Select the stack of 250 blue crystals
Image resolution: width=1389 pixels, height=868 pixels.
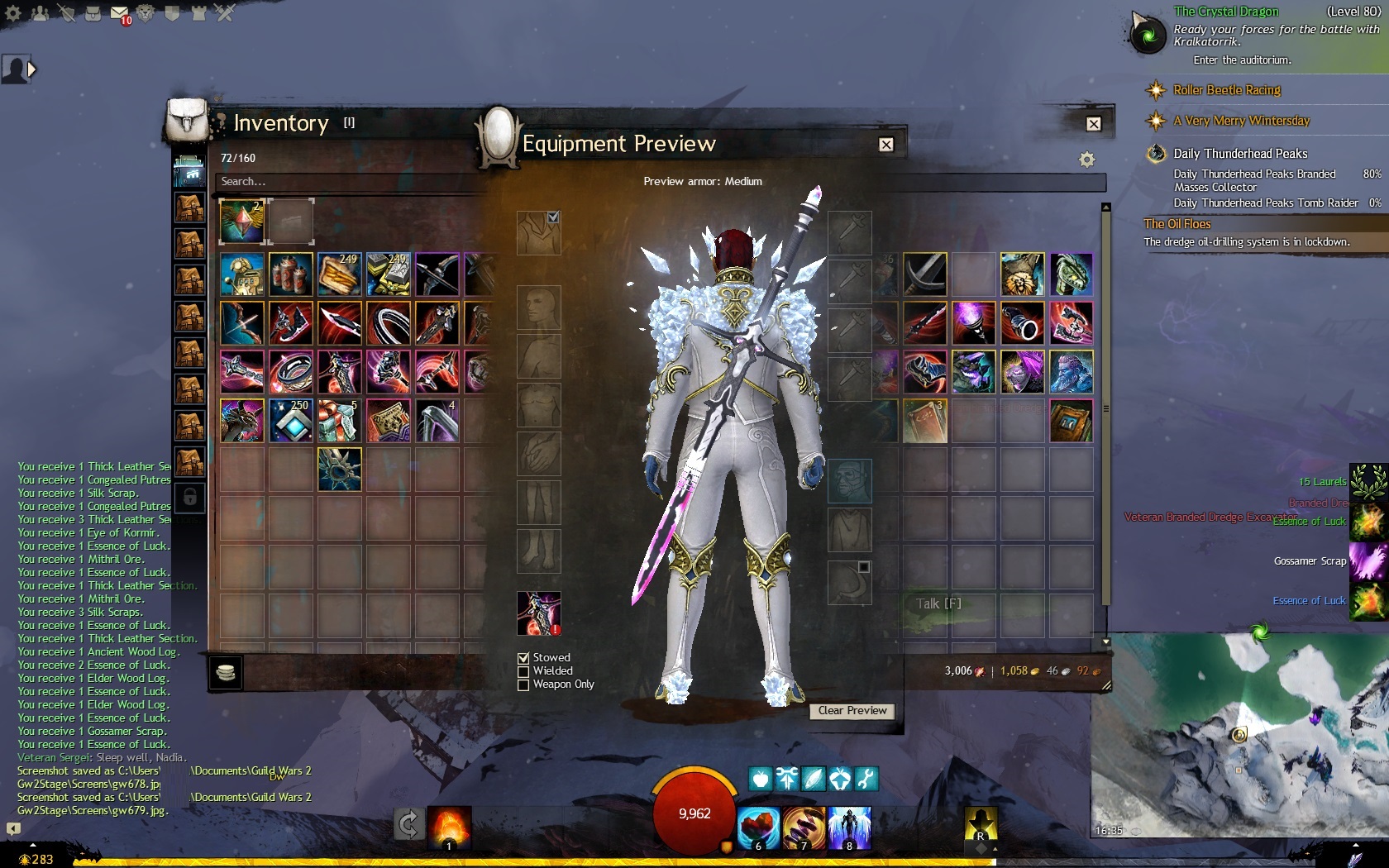pyautogui.click(x=291, y=421)
